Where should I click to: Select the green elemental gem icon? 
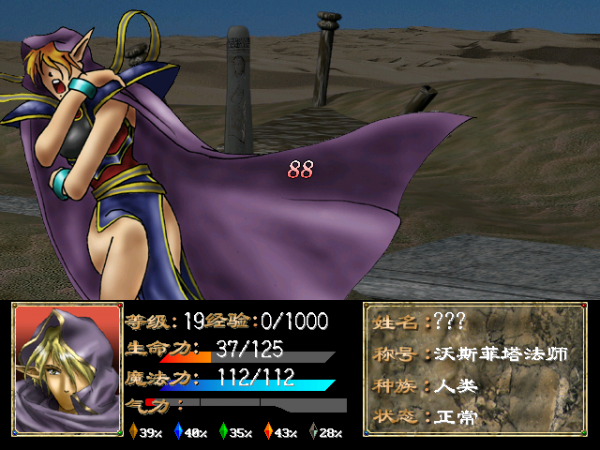coord(224,433)
